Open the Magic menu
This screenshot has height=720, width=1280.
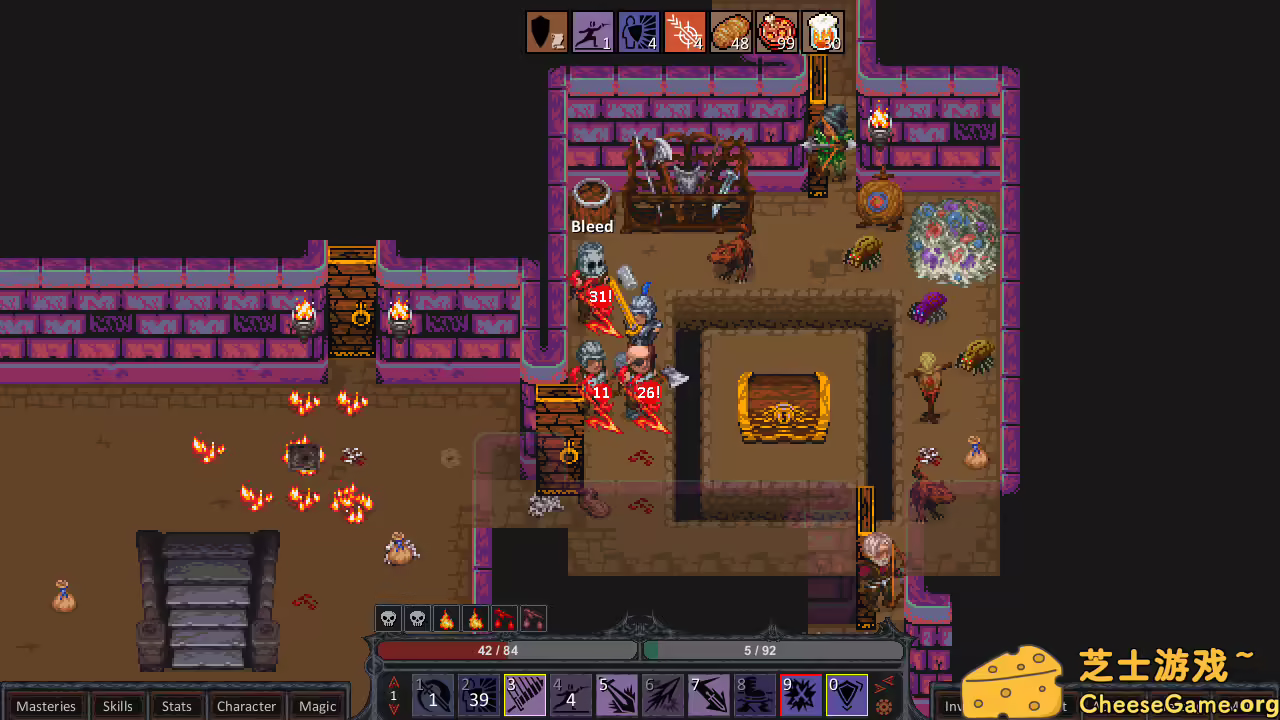(317, 706)
